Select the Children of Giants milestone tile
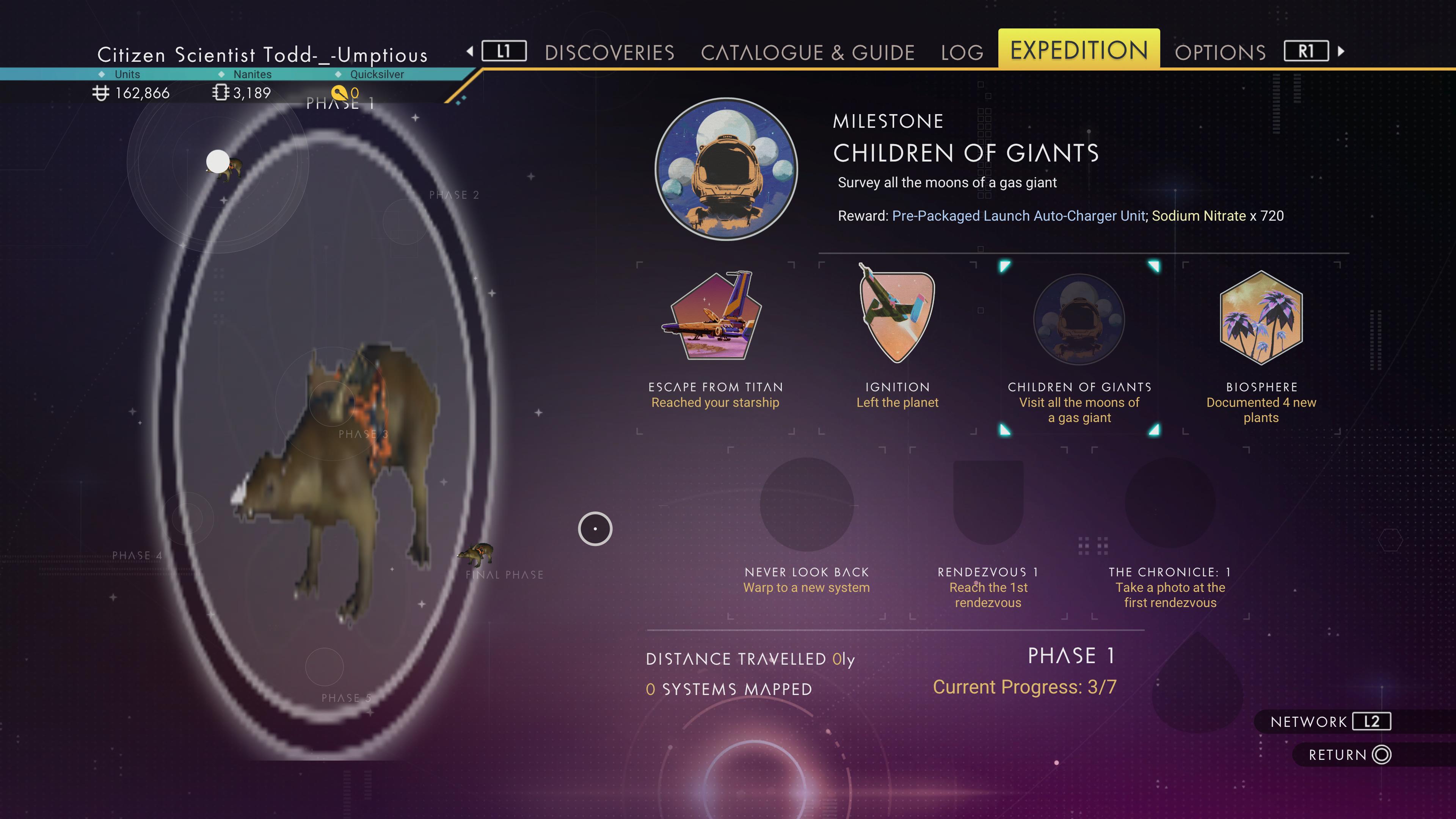The height and width of the screenshot is (819, 1456). click(1078, 320)
